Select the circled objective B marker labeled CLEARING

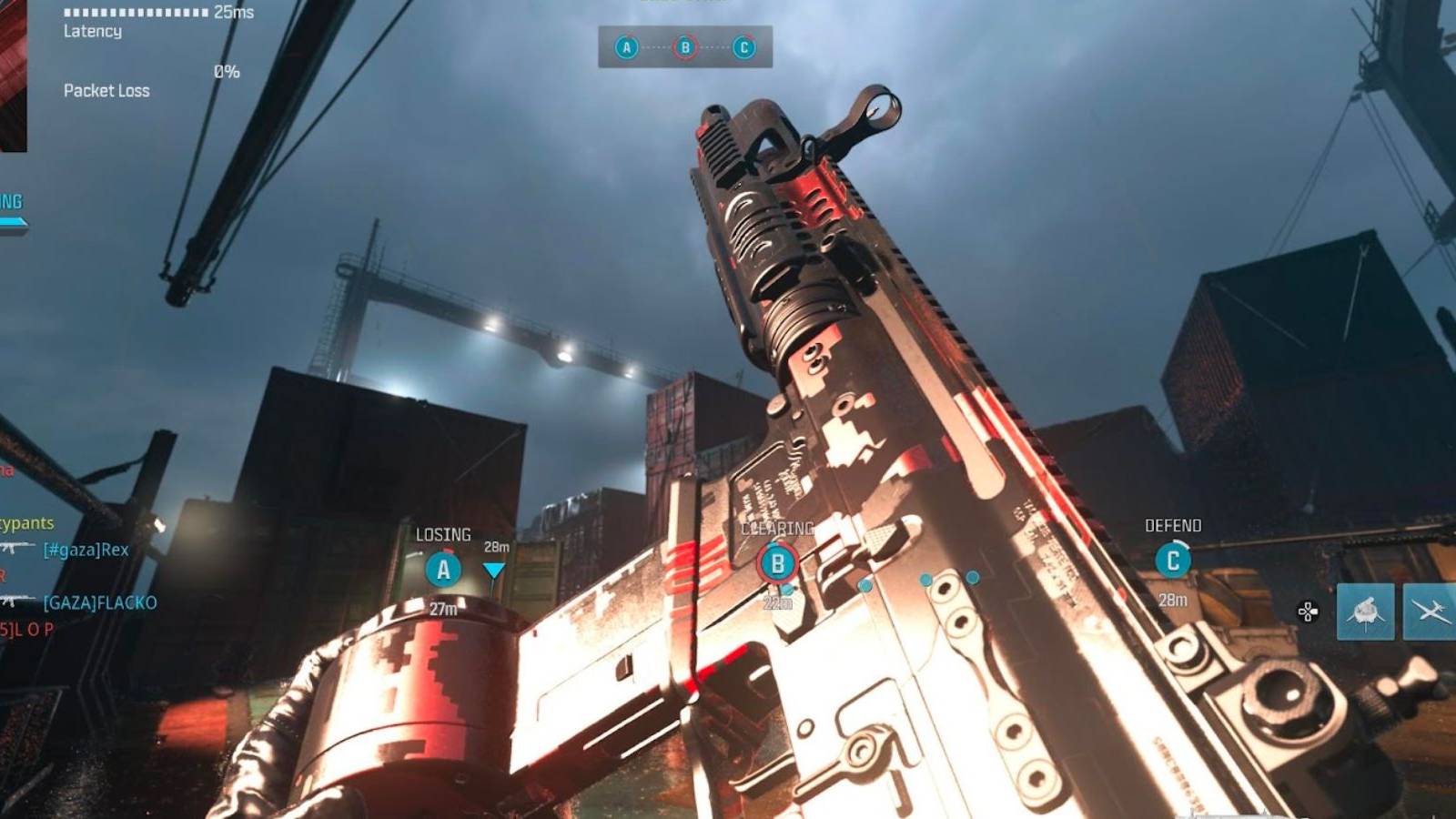point(778,563)
